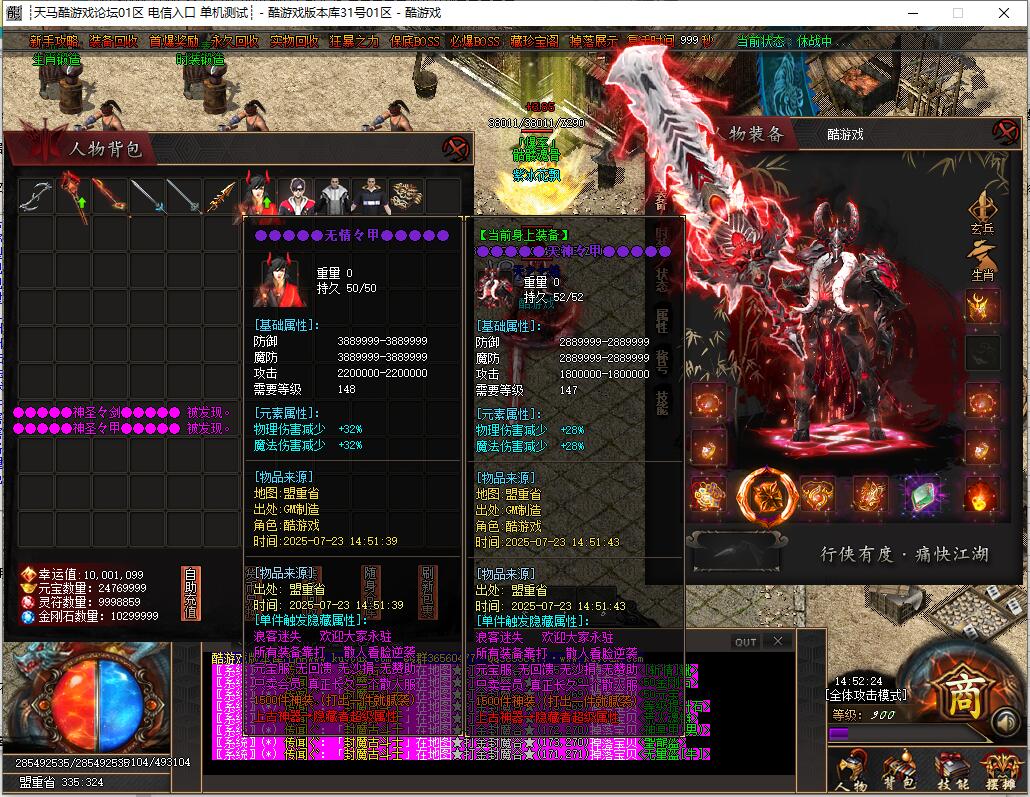Close the 人物背包 inventory panel
1030x797 pixels.
tap(456, 149)
